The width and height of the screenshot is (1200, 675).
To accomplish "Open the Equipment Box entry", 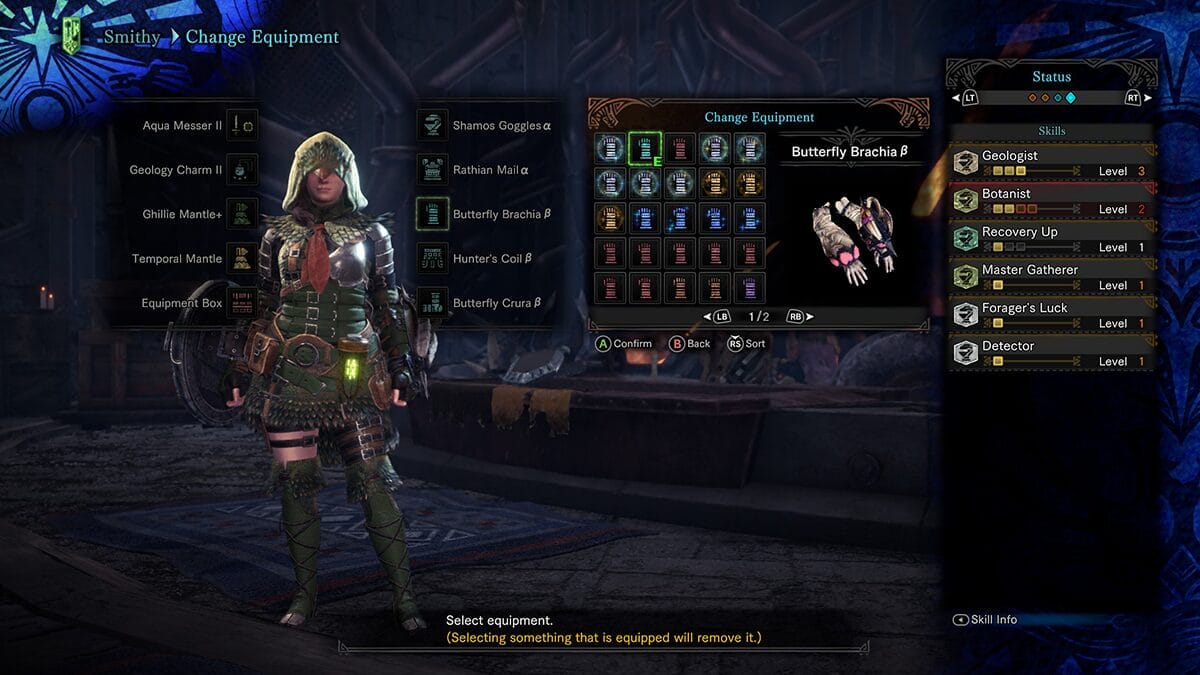I will tap(242, 303).
